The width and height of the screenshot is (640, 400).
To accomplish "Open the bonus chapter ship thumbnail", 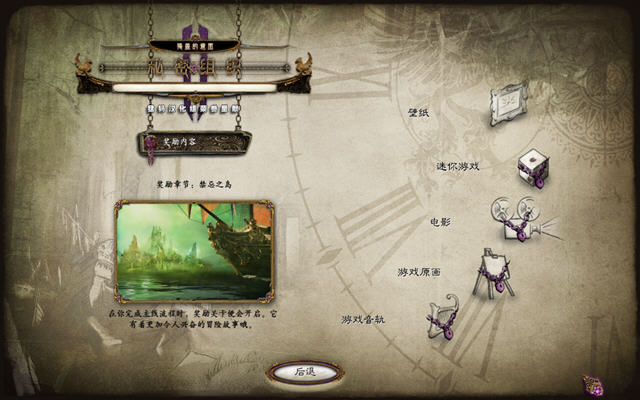I will pyautogui.click(x=194, y=250).
